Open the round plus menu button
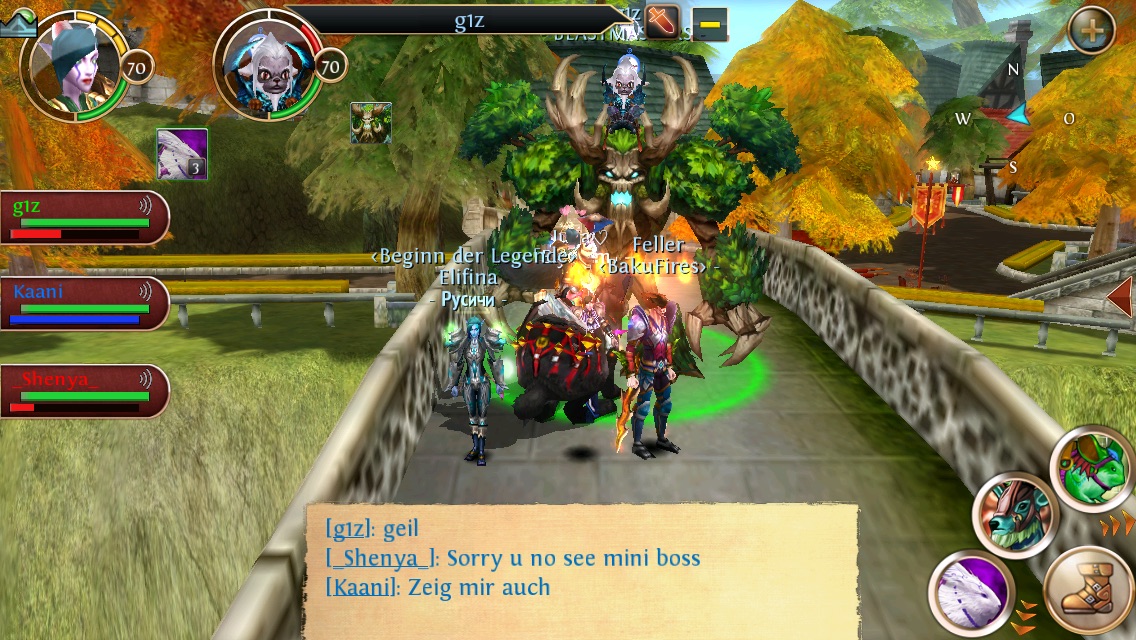1136x640 pixels. pos(1091,30)
